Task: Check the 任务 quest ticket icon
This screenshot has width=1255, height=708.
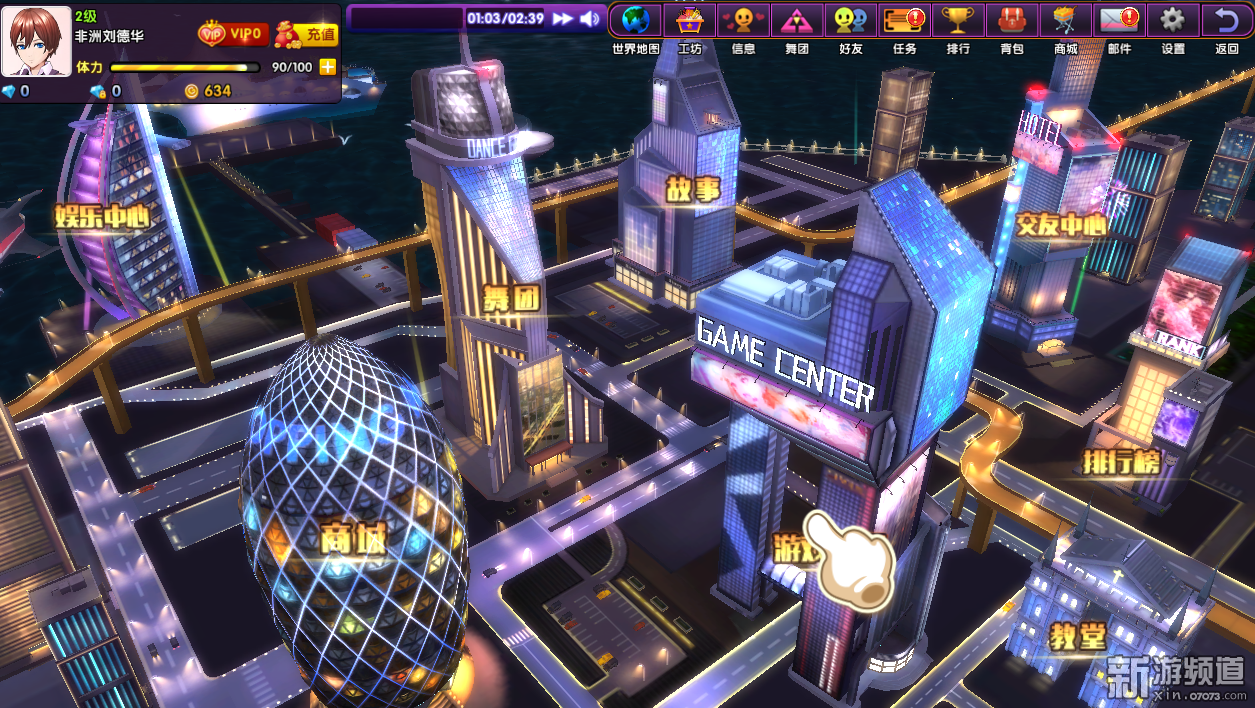Action: [905, 20]
